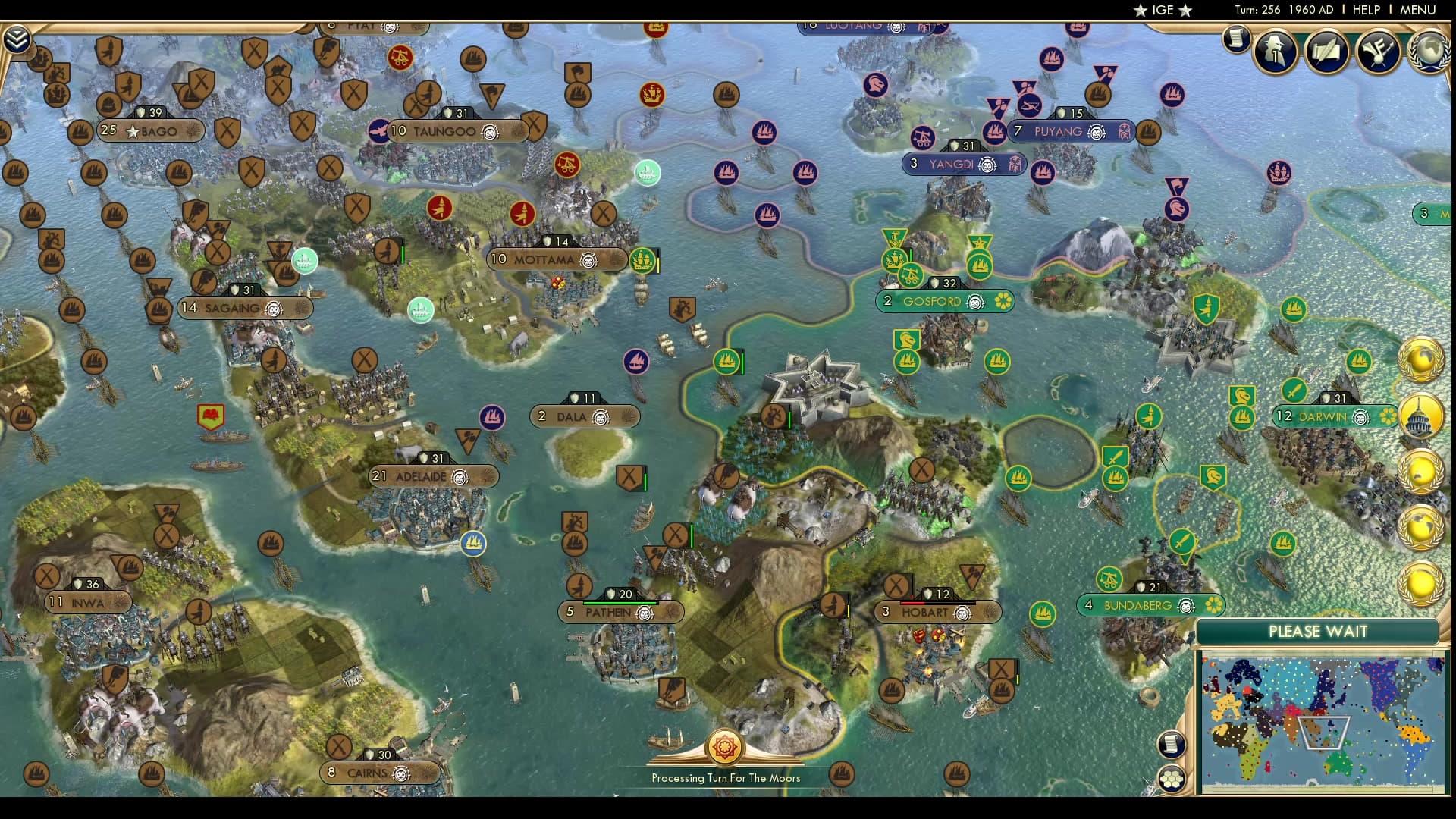Open HELP from the top bar
Image resolution: width=1456 pixels, height=819 pixels.
(x=1365, y=10)
